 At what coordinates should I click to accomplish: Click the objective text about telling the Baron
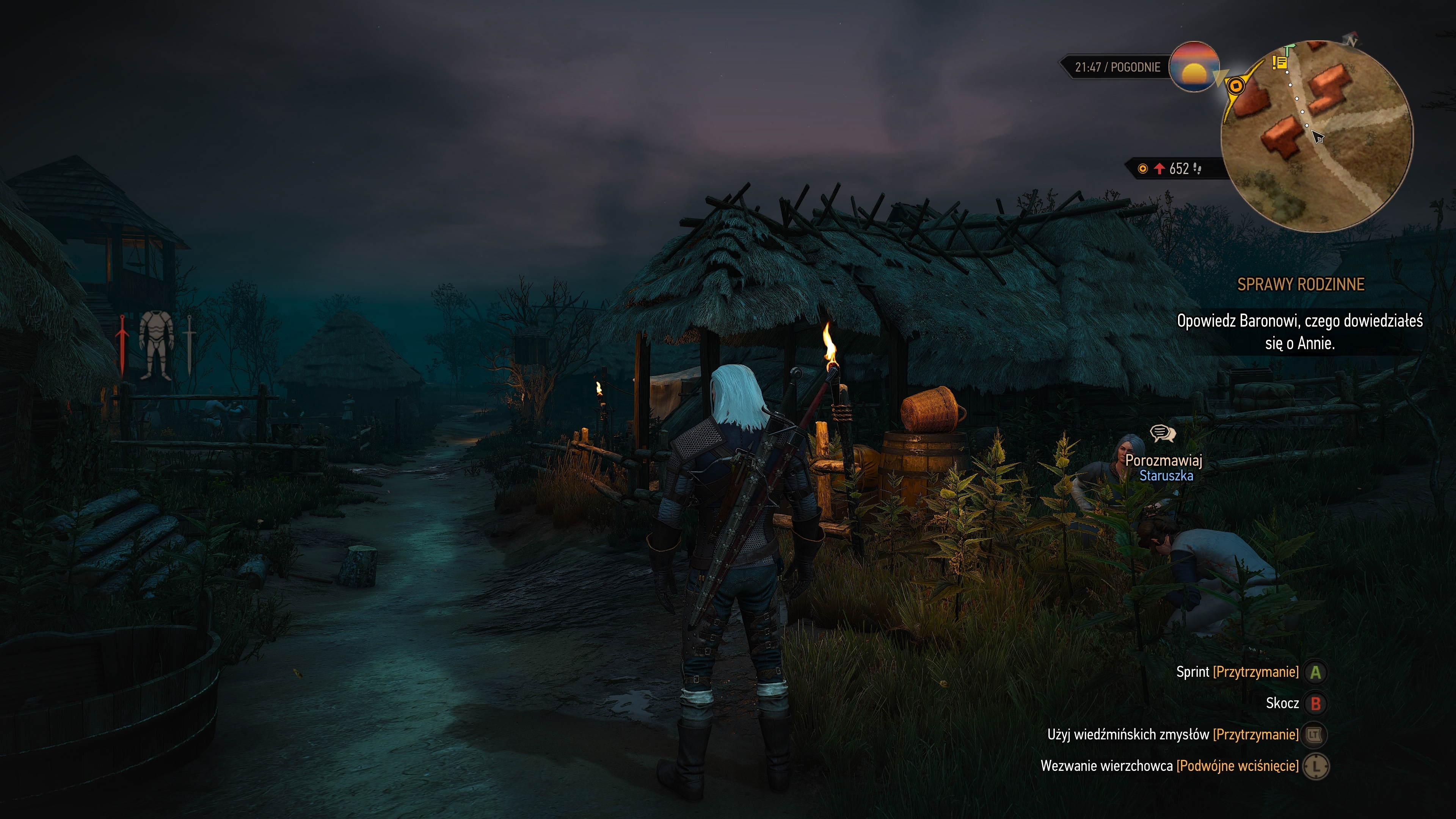(1299, 332)
